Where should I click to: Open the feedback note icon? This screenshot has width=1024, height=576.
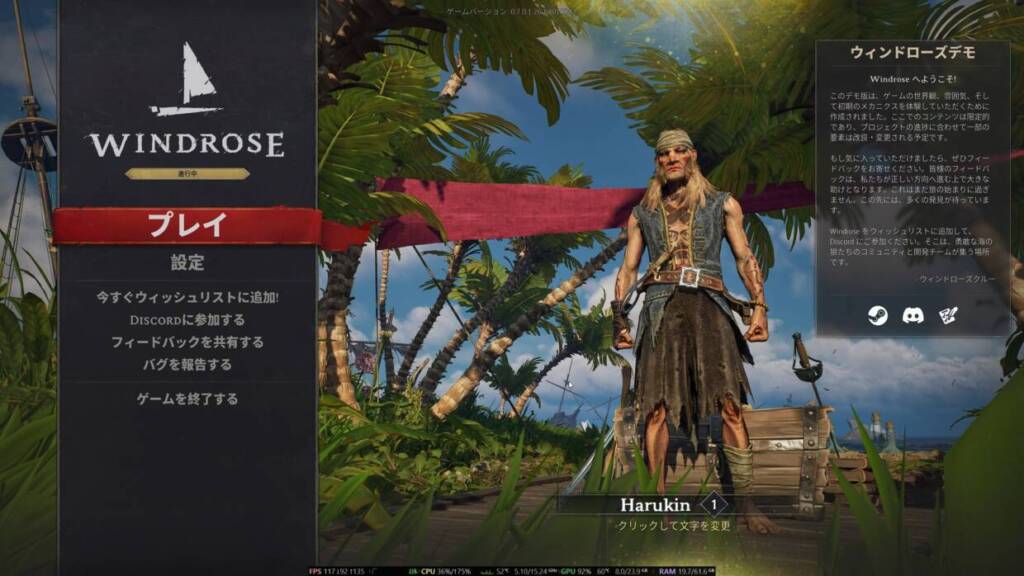pos(948,316)
